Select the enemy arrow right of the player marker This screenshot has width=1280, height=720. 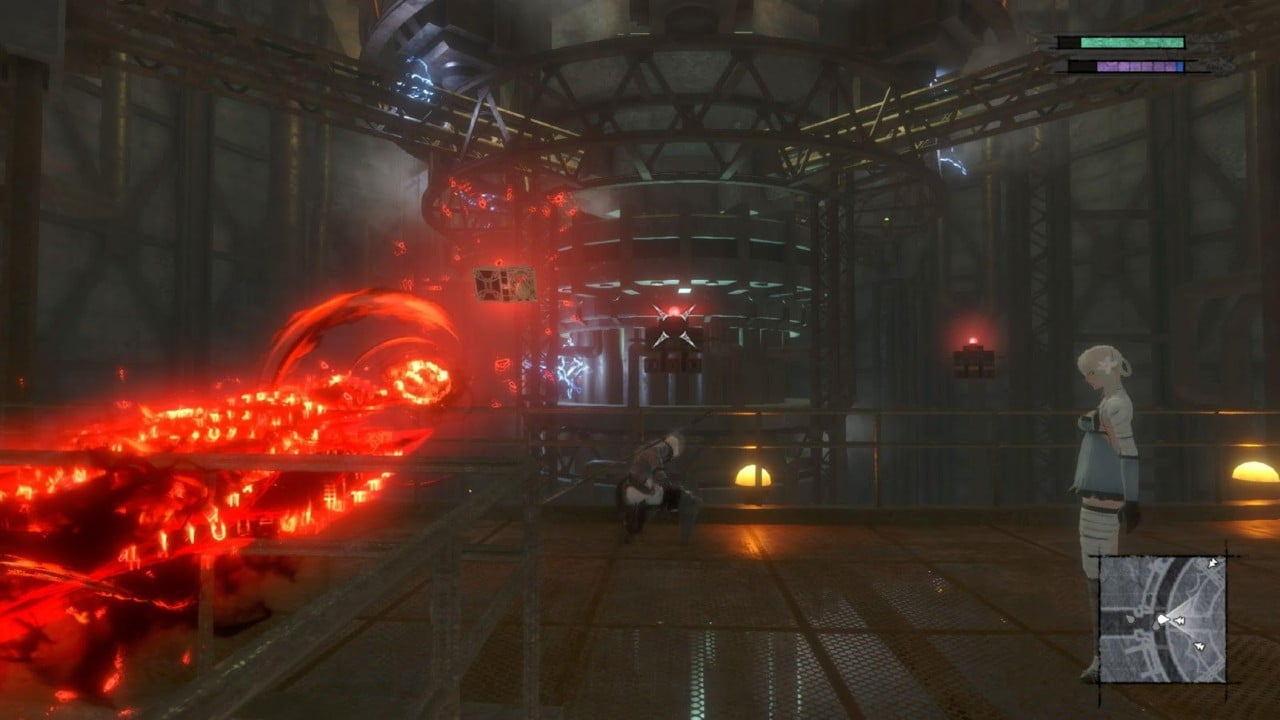coord(1179,620)
